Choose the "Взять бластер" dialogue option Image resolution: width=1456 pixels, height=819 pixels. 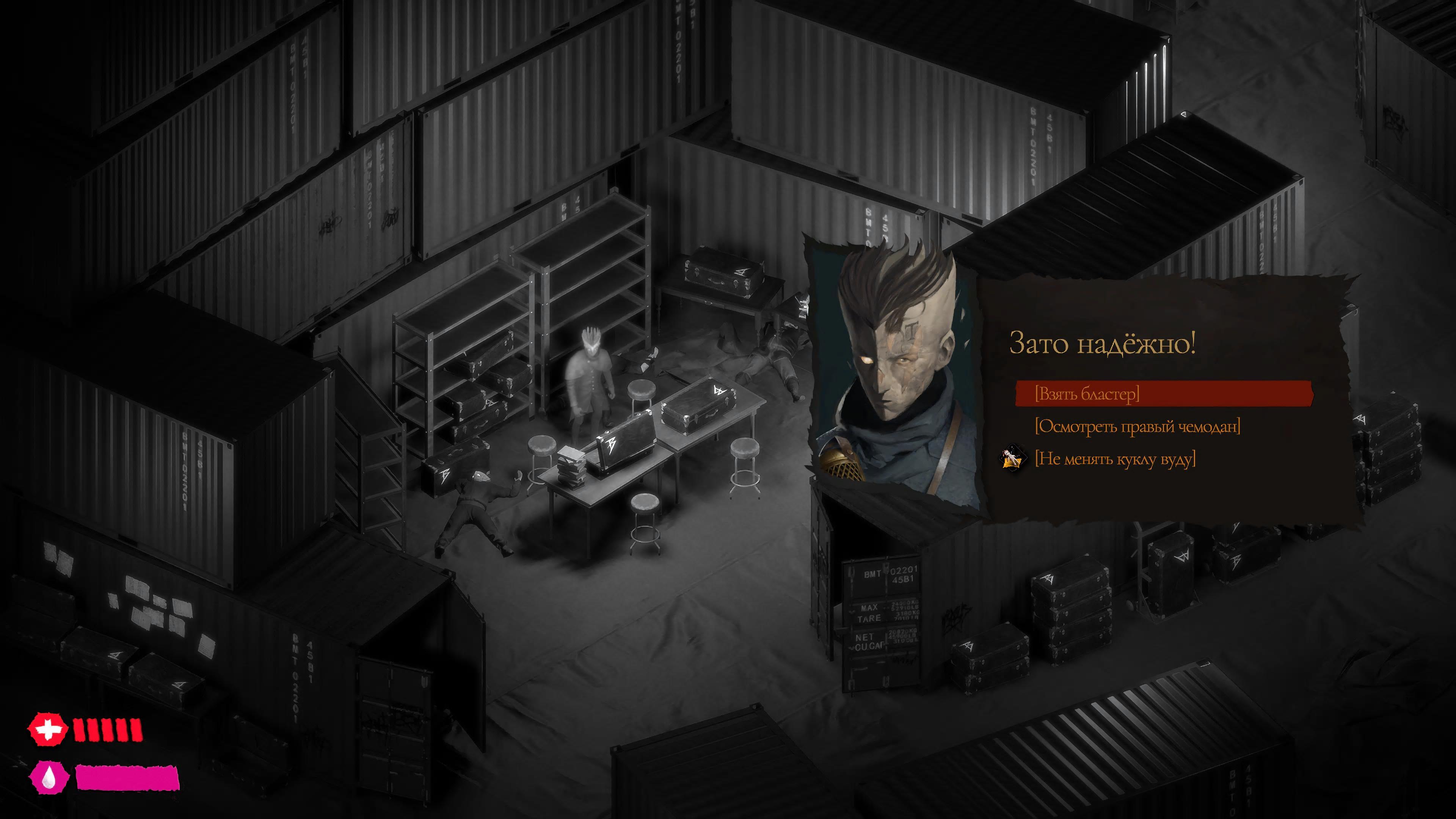tap(1086, 394)
